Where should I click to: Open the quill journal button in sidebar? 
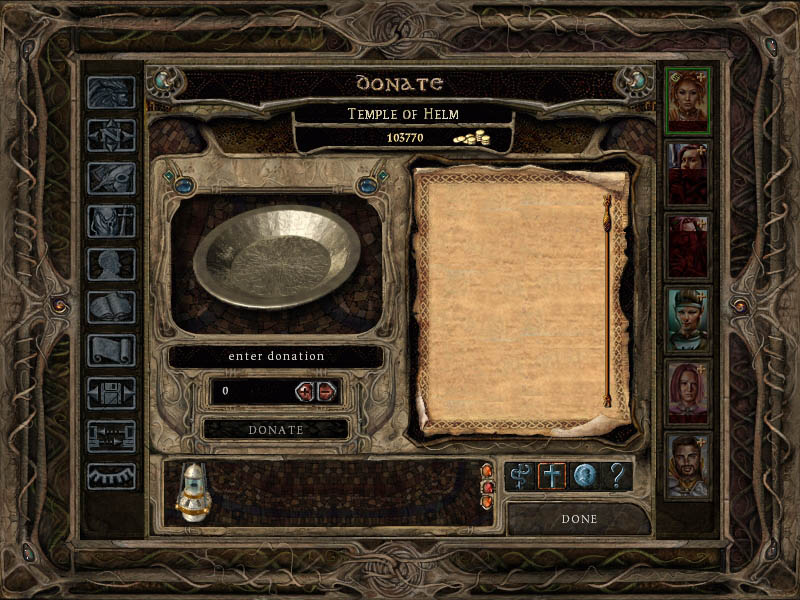[111, 178]
